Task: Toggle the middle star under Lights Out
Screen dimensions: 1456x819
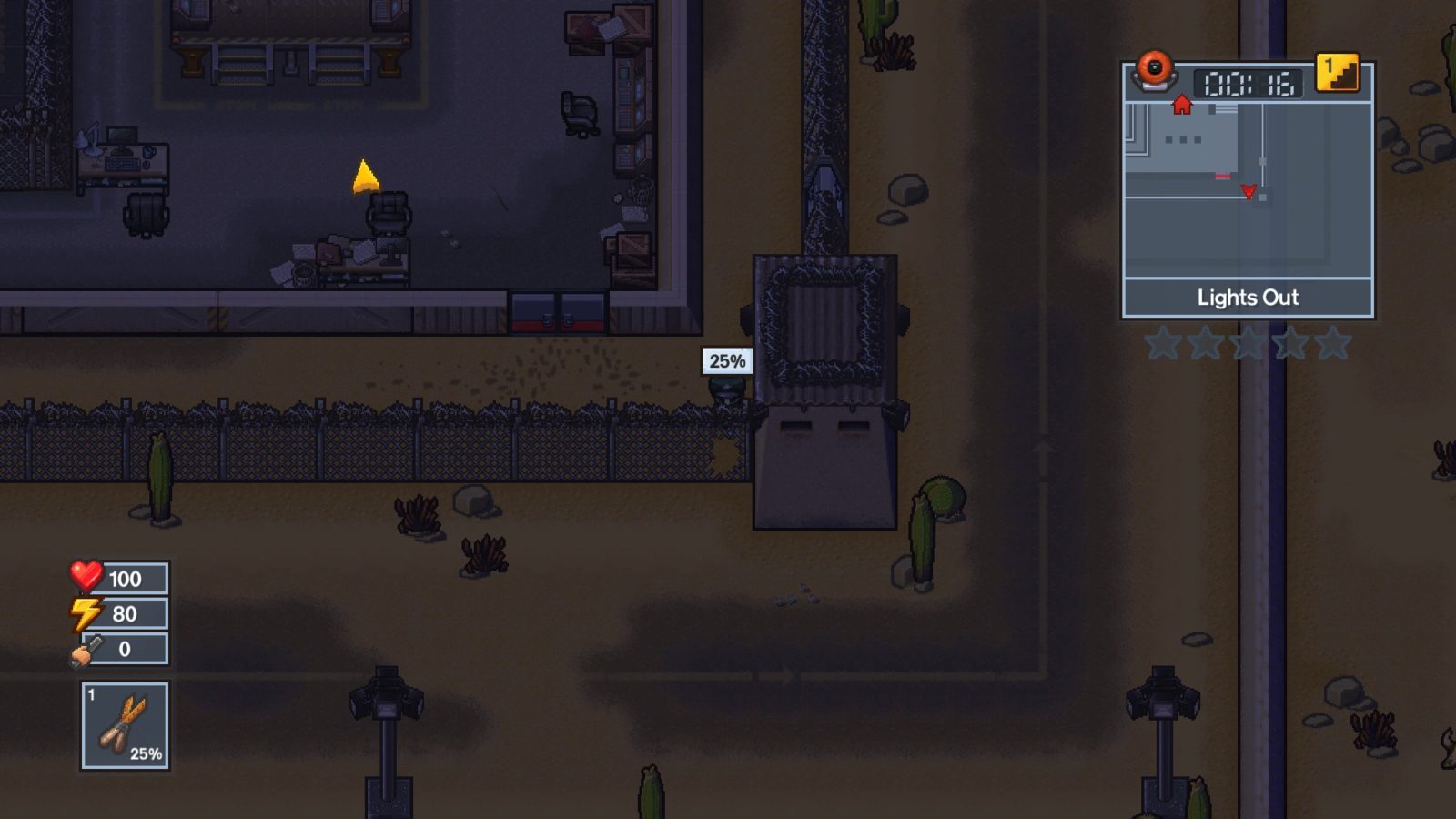Action: (1248, 344)
